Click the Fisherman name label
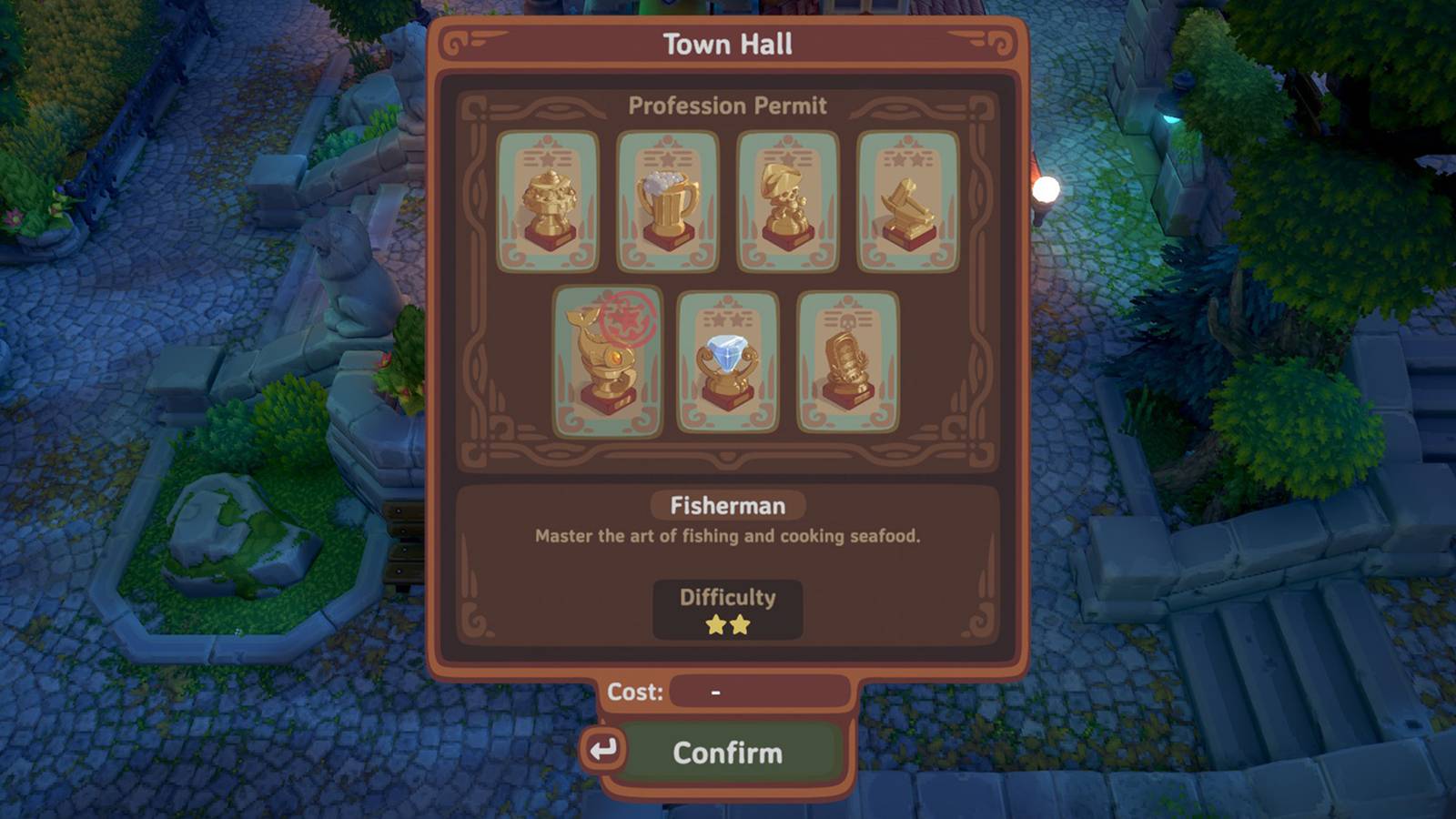The image size is (1456, 819). (x=726, y=505)
